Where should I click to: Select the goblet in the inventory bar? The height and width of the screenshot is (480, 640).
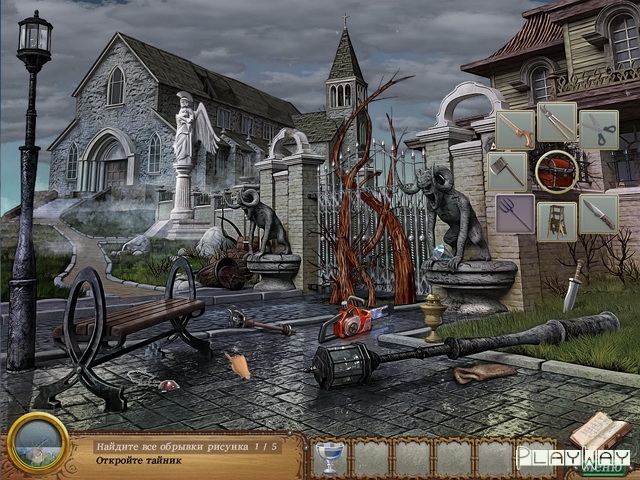coord(331,456)
